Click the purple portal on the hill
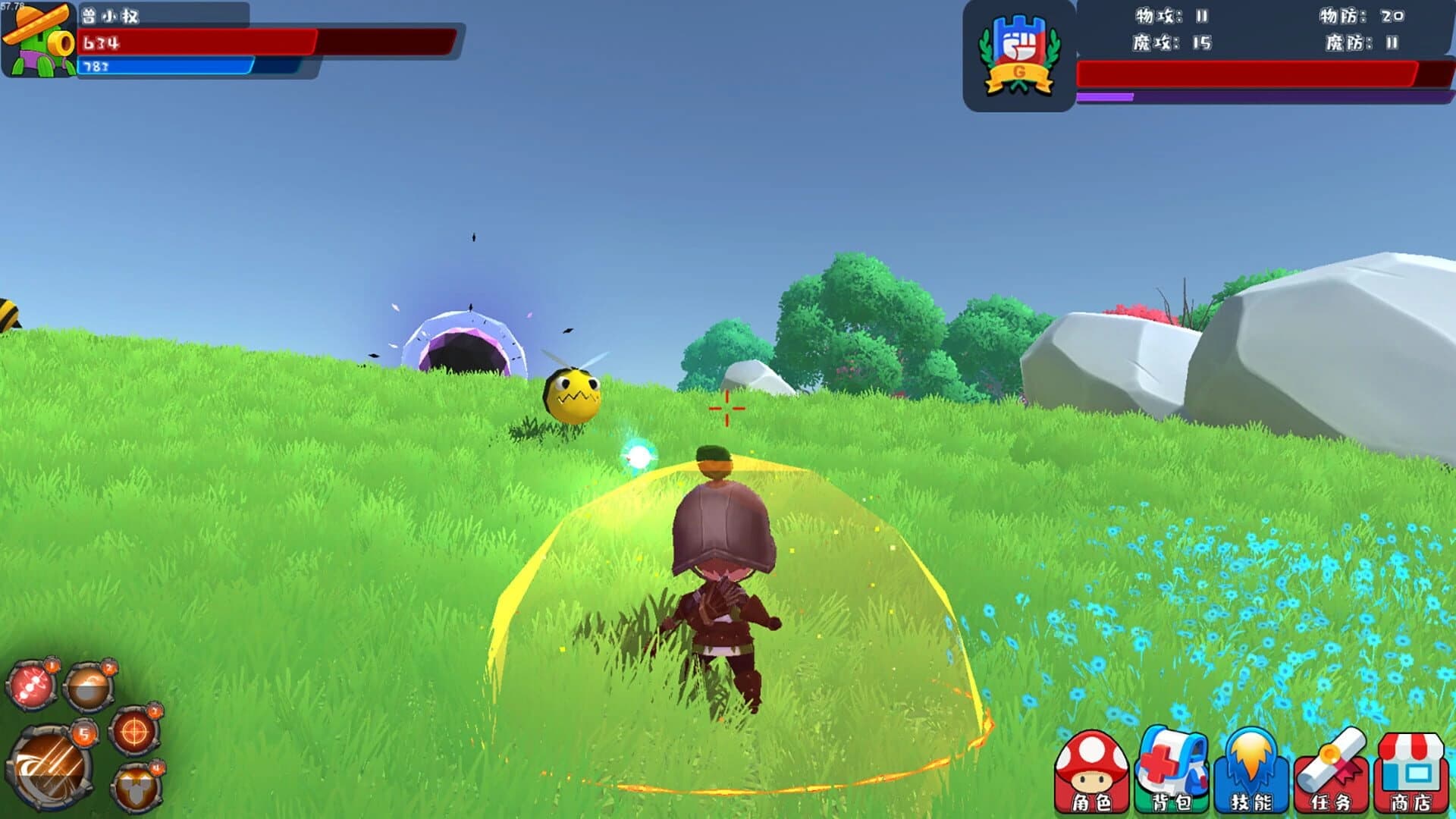Screen dimensions: 1456x819 coord(466,341)
